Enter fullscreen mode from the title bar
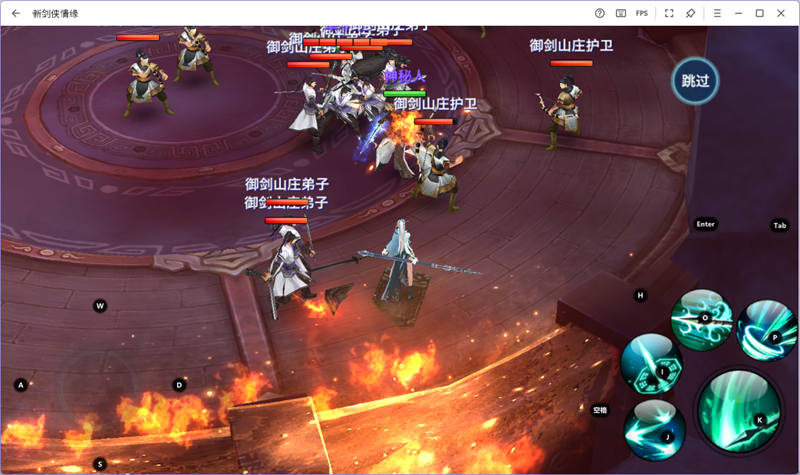Image resolution: width=800 pixels, height=475 pixels. click(669, 13)
